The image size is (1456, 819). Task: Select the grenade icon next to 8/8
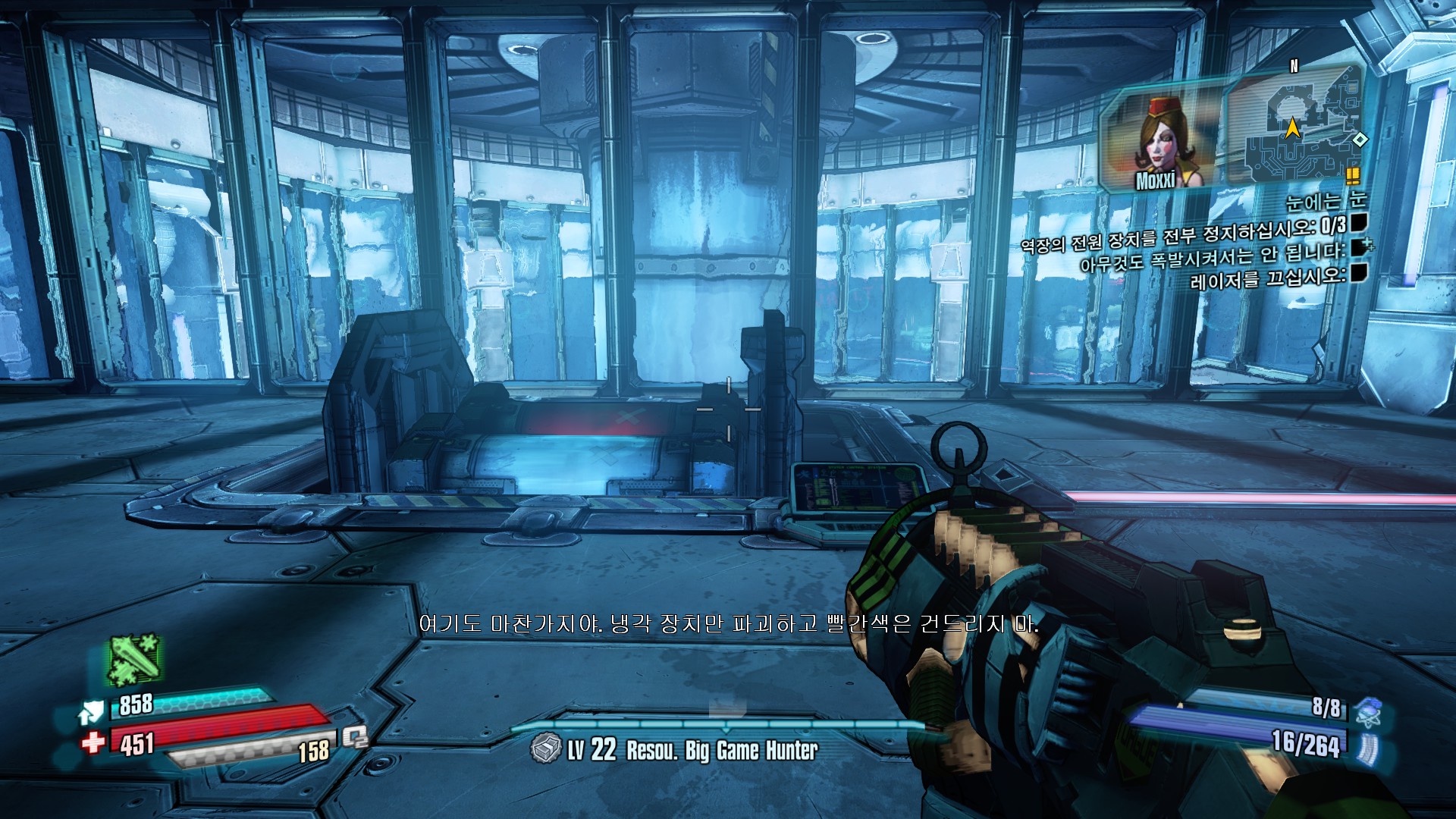(x=1369, y=711)
